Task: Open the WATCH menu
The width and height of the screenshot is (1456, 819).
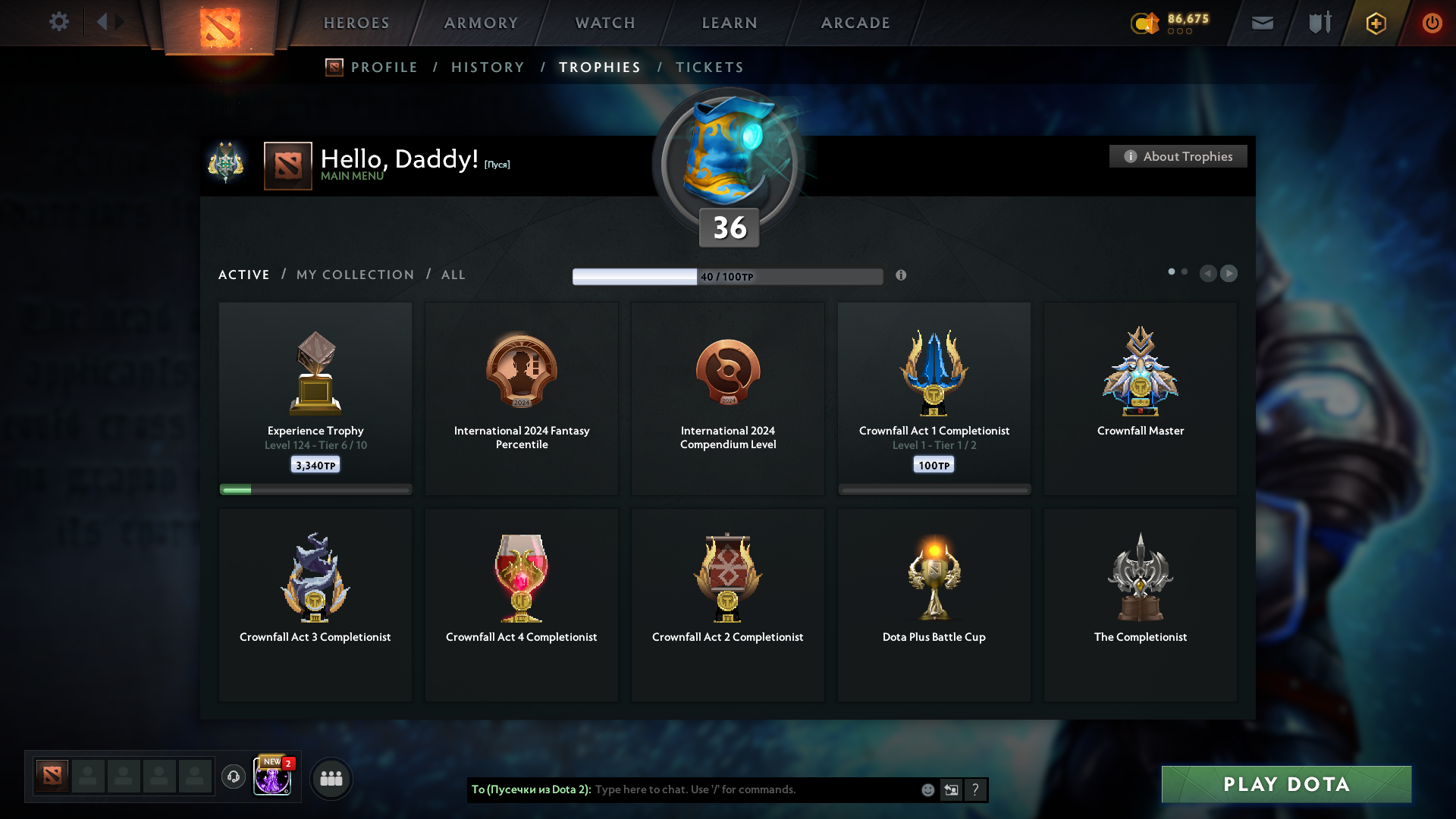Action: coord(604,23)
